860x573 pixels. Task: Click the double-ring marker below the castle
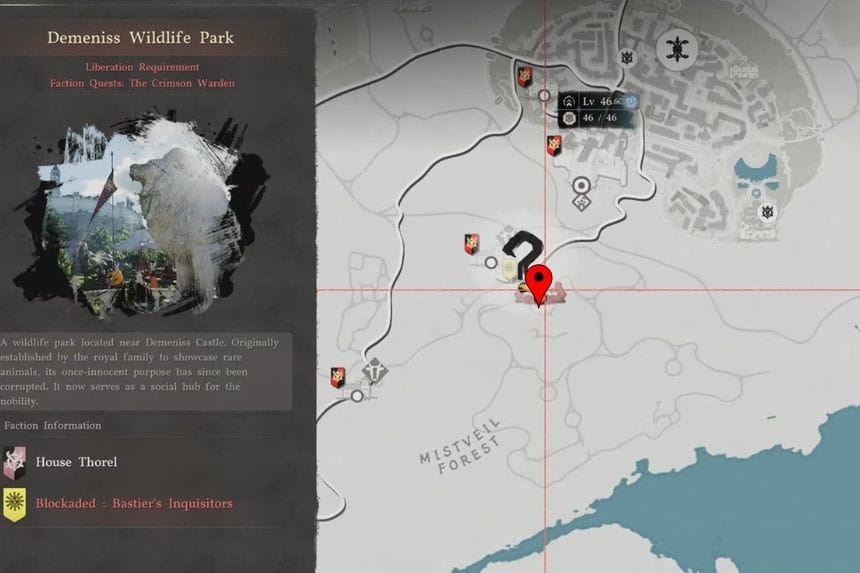tap(581, 185)
